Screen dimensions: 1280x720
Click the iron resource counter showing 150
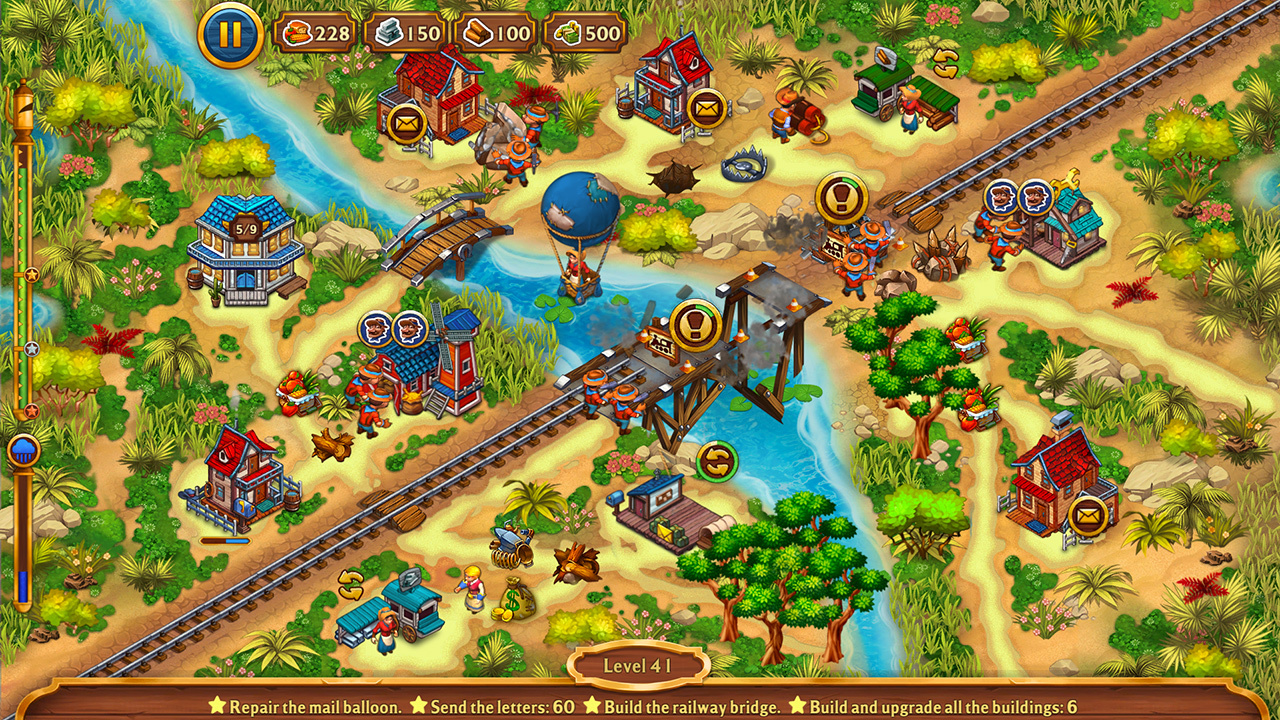(409, 32)
